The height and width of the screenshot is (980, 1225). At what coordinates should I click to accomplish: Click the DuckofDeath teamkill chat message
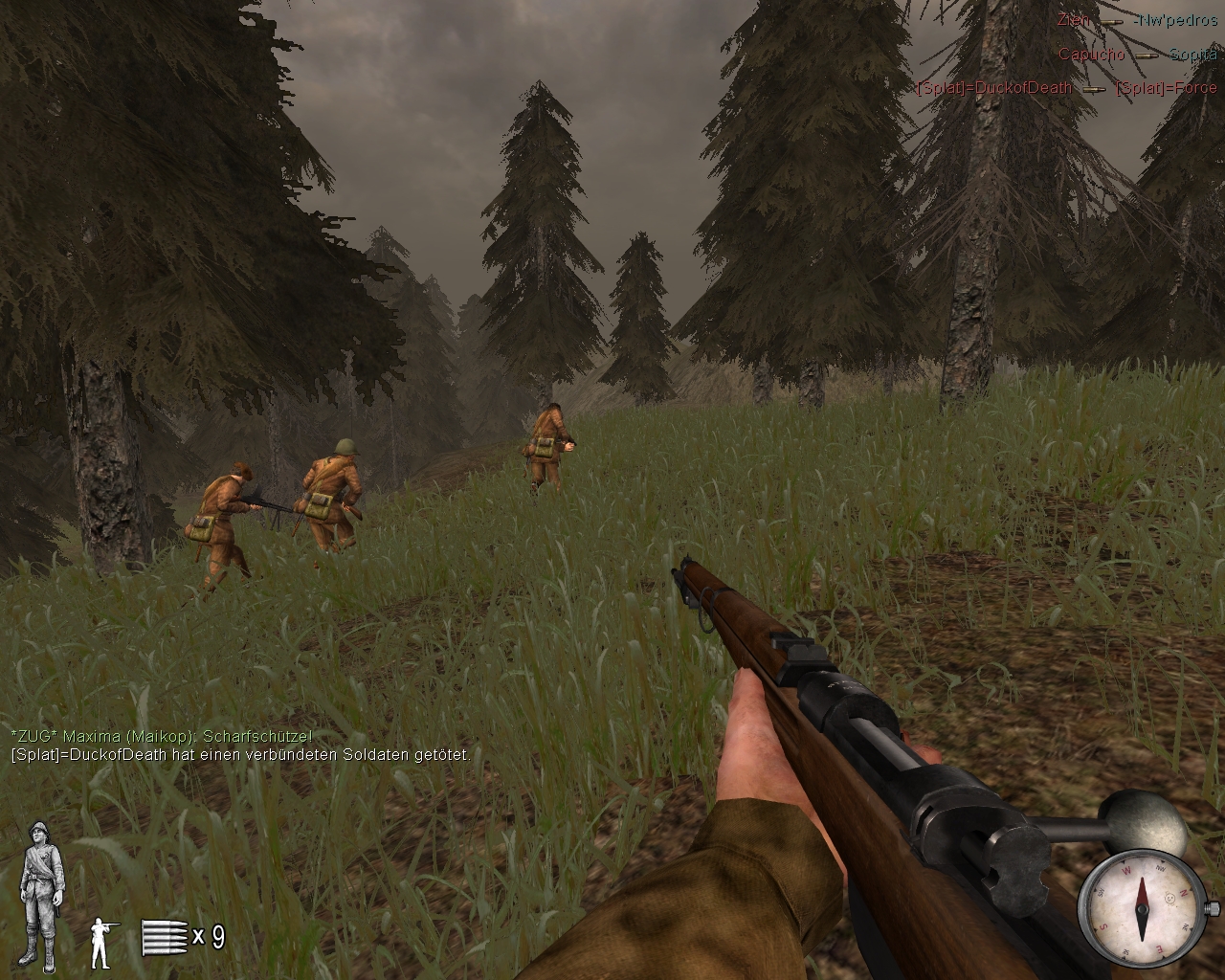240,754
